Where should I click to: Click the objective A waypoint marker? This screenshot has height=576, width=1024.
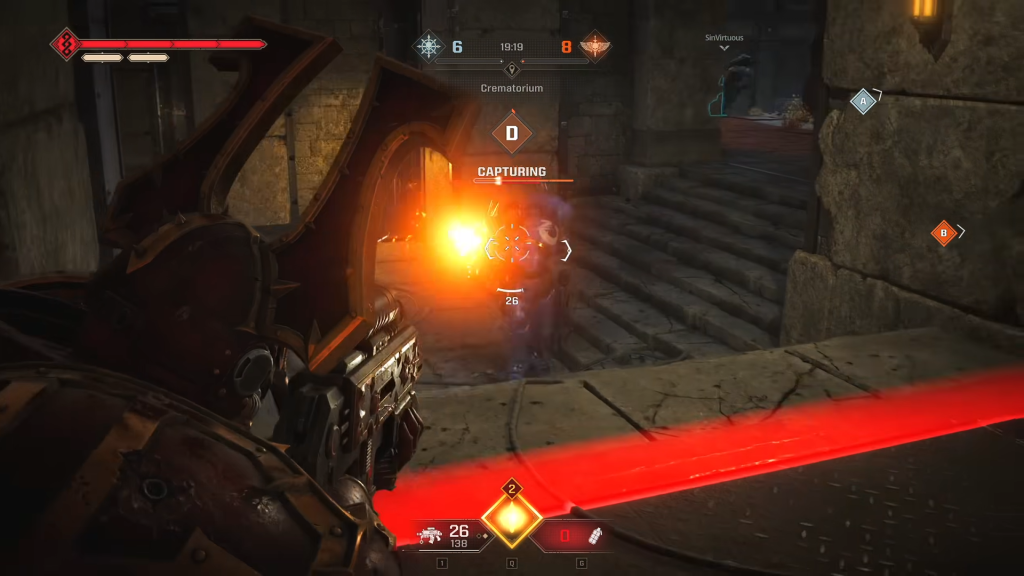863,101
